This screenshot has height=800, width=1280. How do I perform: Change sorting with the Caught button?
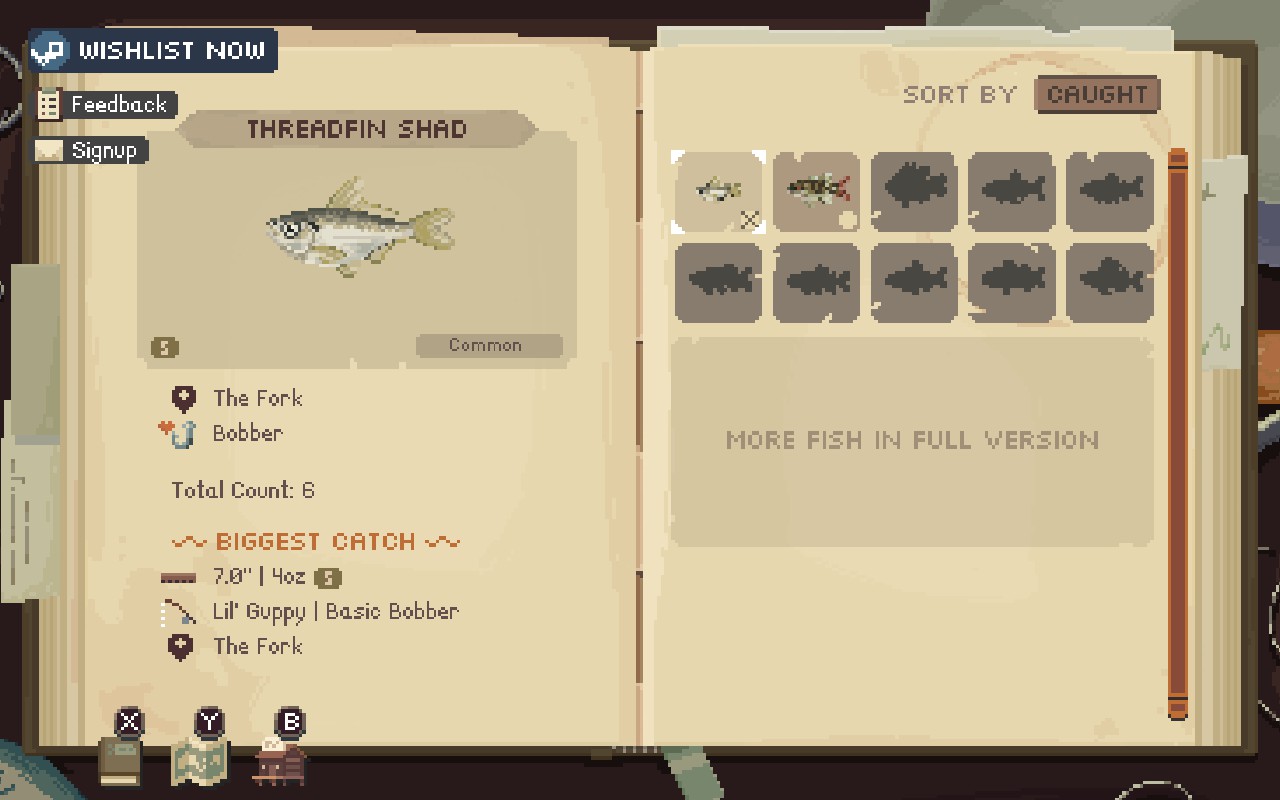[1097, 95]
